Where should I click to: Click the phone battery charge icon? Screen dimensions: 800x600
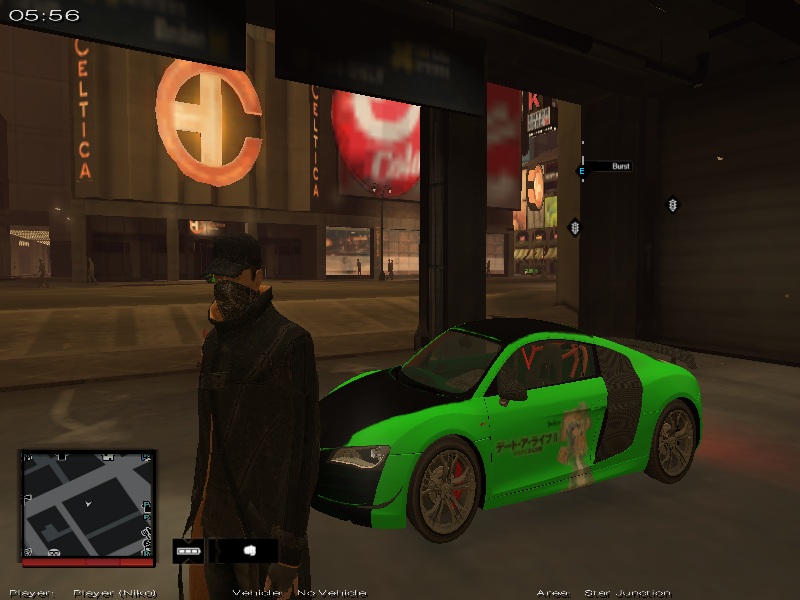[187, 550]
